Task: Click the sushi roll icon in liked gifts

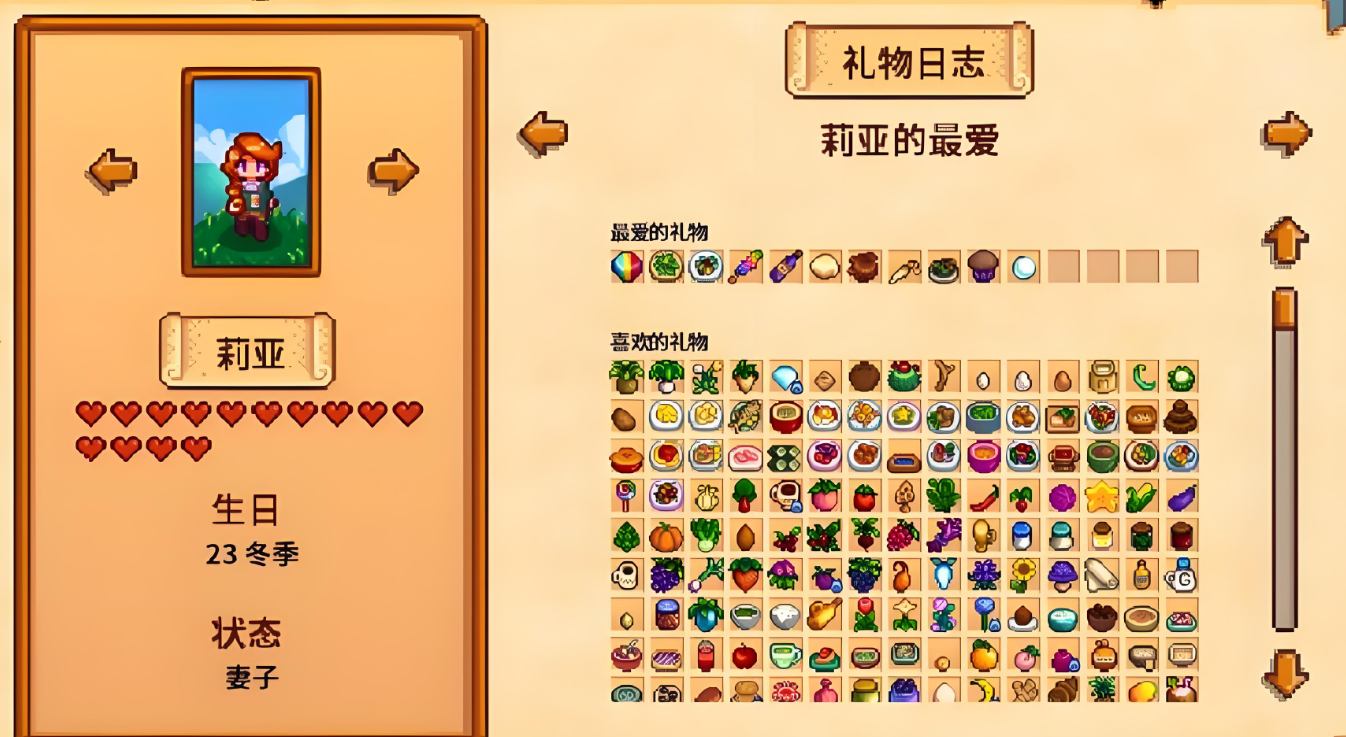Action: coord(785,457)
